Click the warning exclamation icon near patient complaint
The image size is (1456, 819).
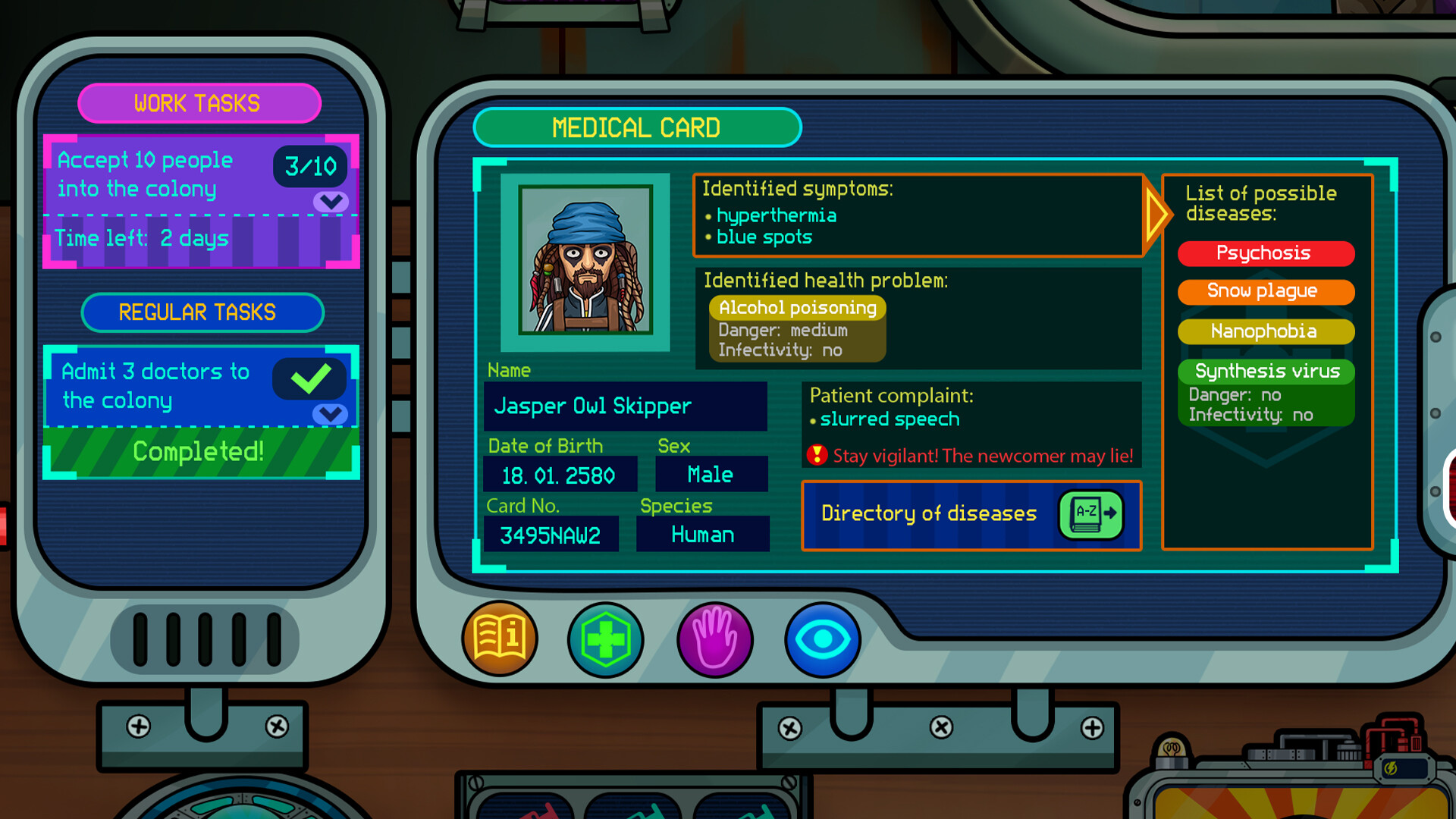(816, 456)
